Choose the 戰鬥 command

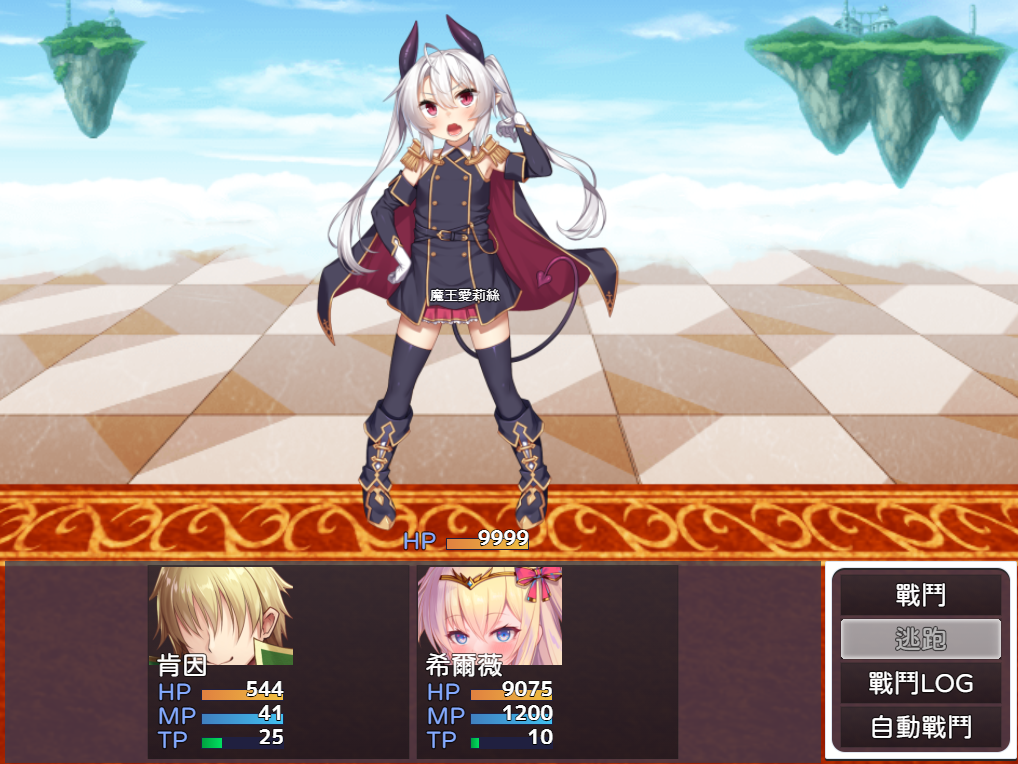pyautogui.click(x=920, y=596)
